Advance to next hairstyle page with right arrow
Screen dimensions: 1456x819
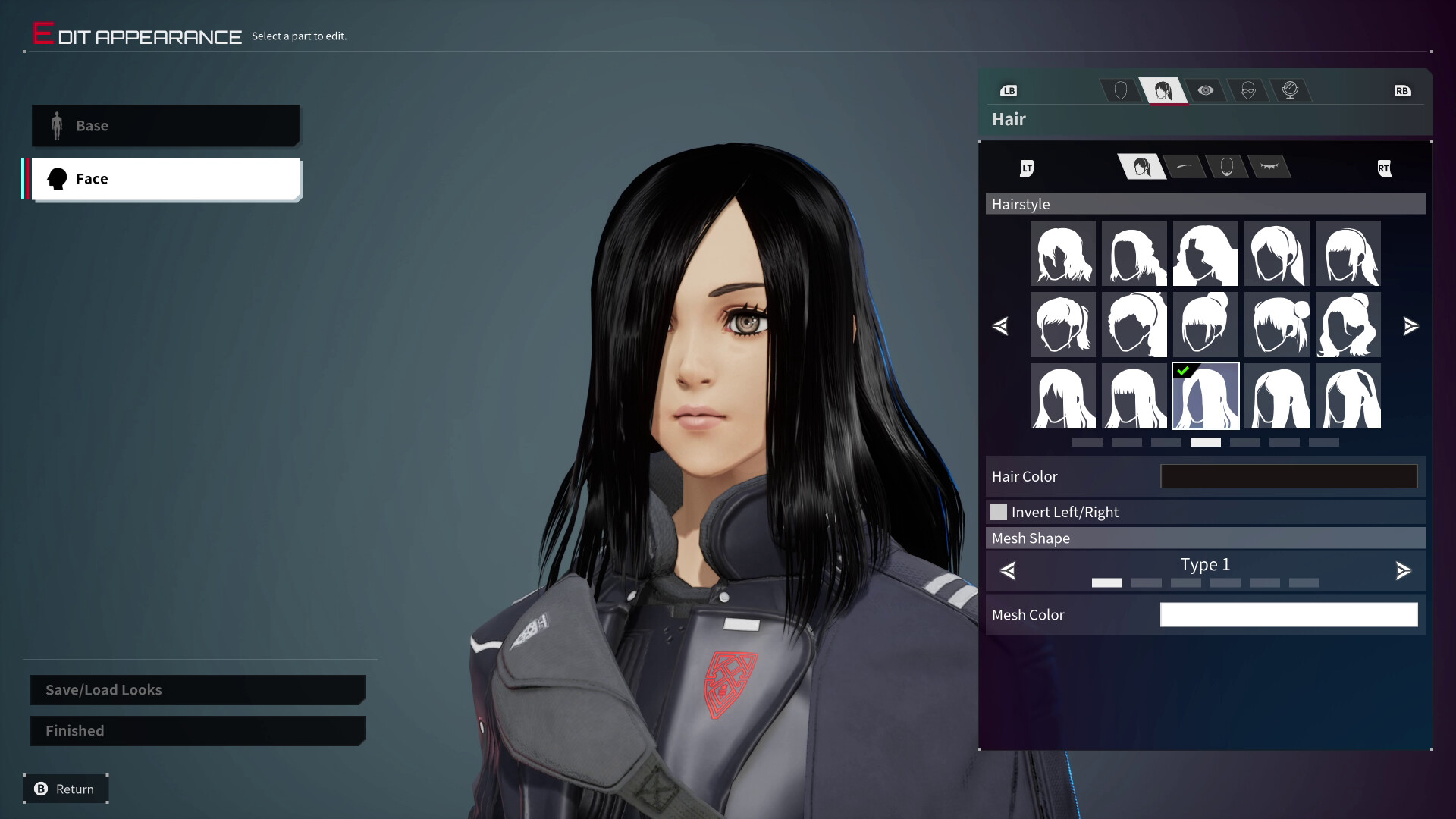[1412, 326]
